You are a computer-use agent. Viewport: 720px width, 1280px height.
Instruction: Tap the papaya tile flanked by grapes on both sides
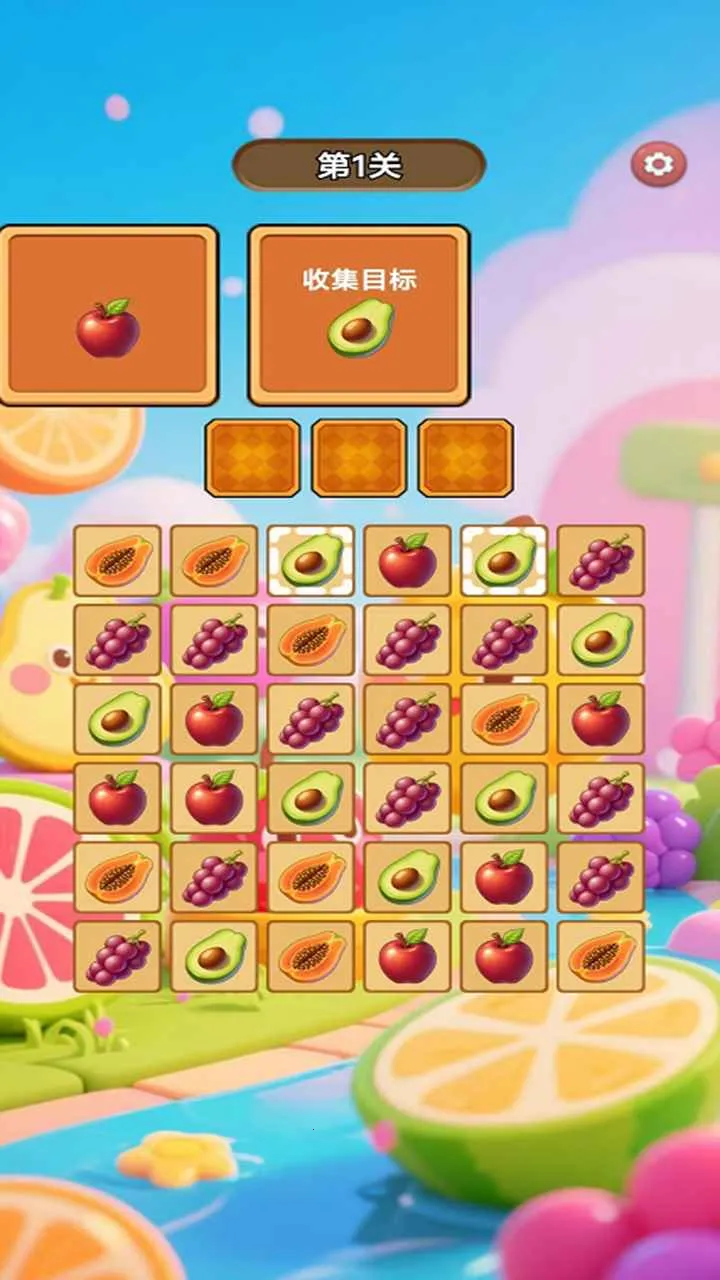coord(311,640)
